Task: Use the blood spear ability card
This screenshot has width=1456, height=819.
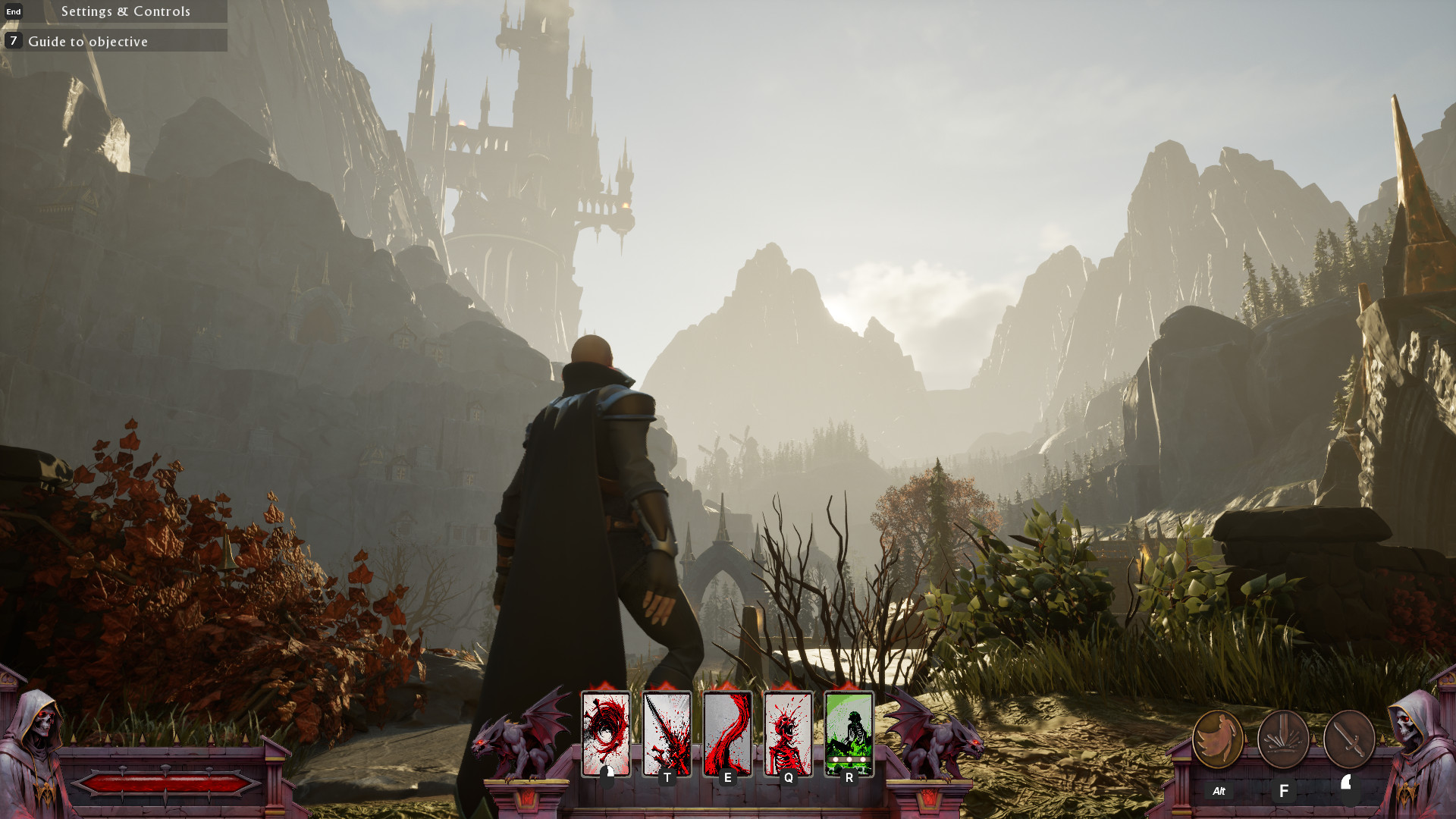Action: pos(667,733)
